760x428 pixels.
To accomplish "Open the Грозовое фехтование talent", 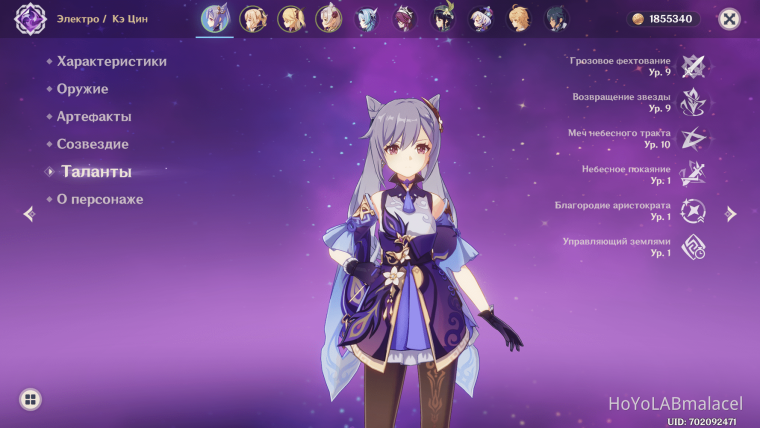I will click(693, 66).
